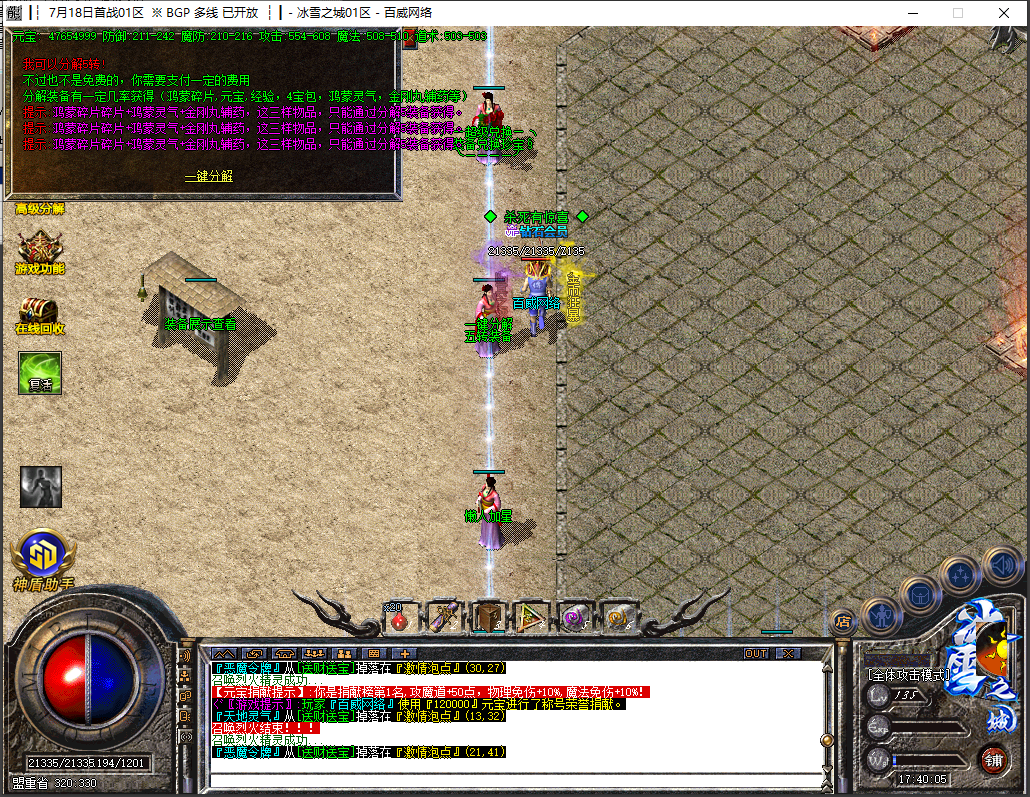Click the red 铺 stall button
1030x797 pixels.
[x=993, y=759]
